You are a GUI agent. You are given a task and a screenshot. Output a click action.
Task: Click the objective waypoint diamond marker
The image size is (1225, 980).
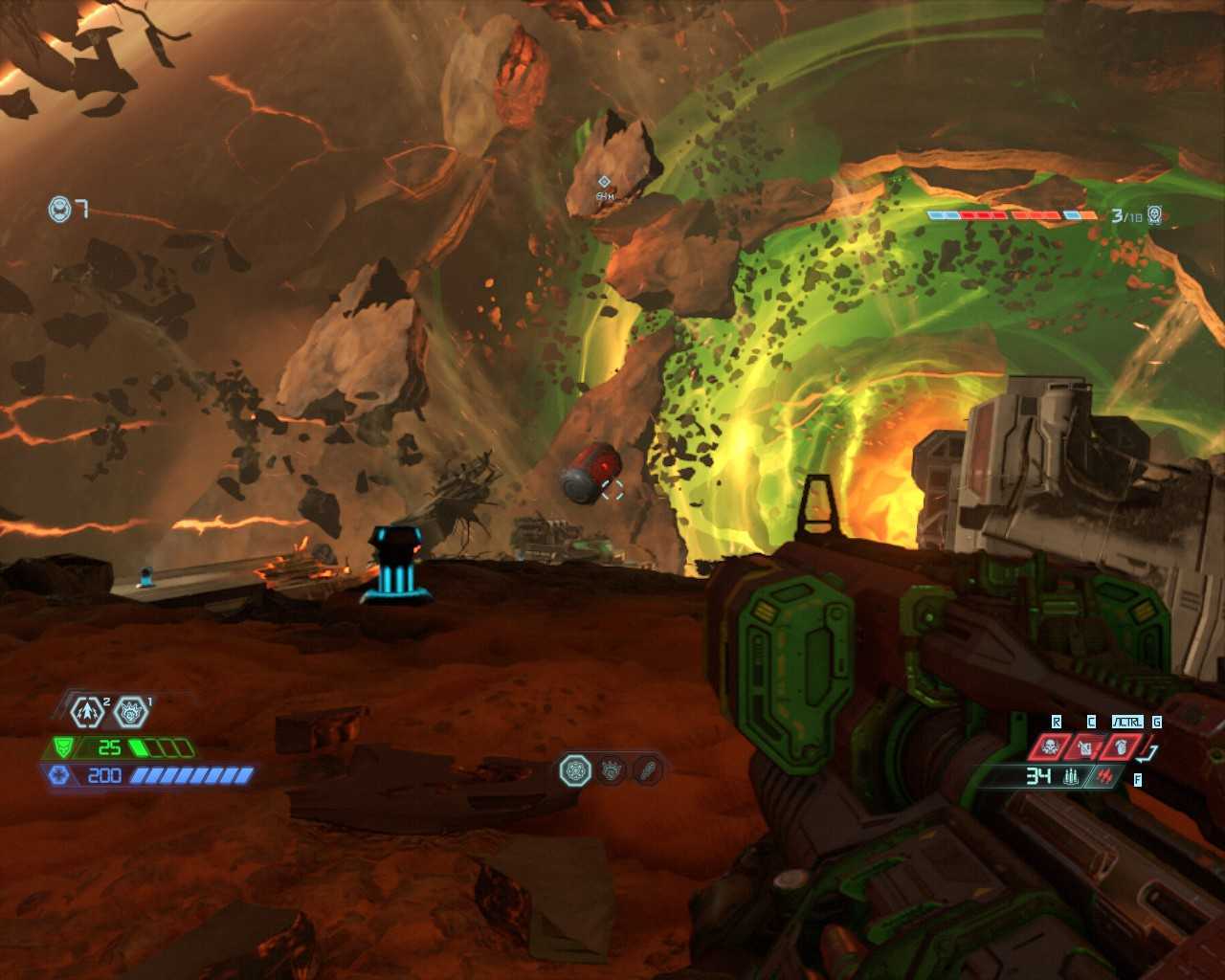(604, 182)
